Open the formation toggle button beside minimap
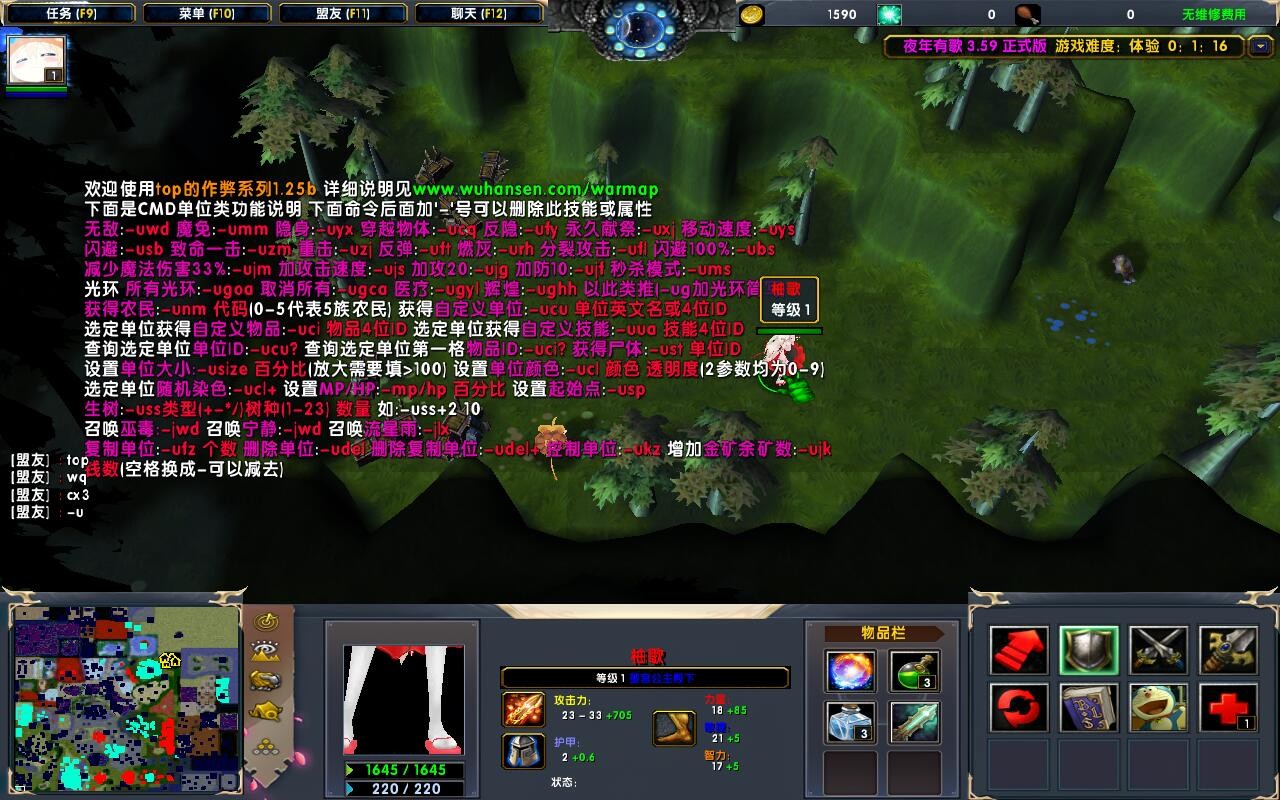Viewport: 1280px width, 800px height. pos(266,745)
